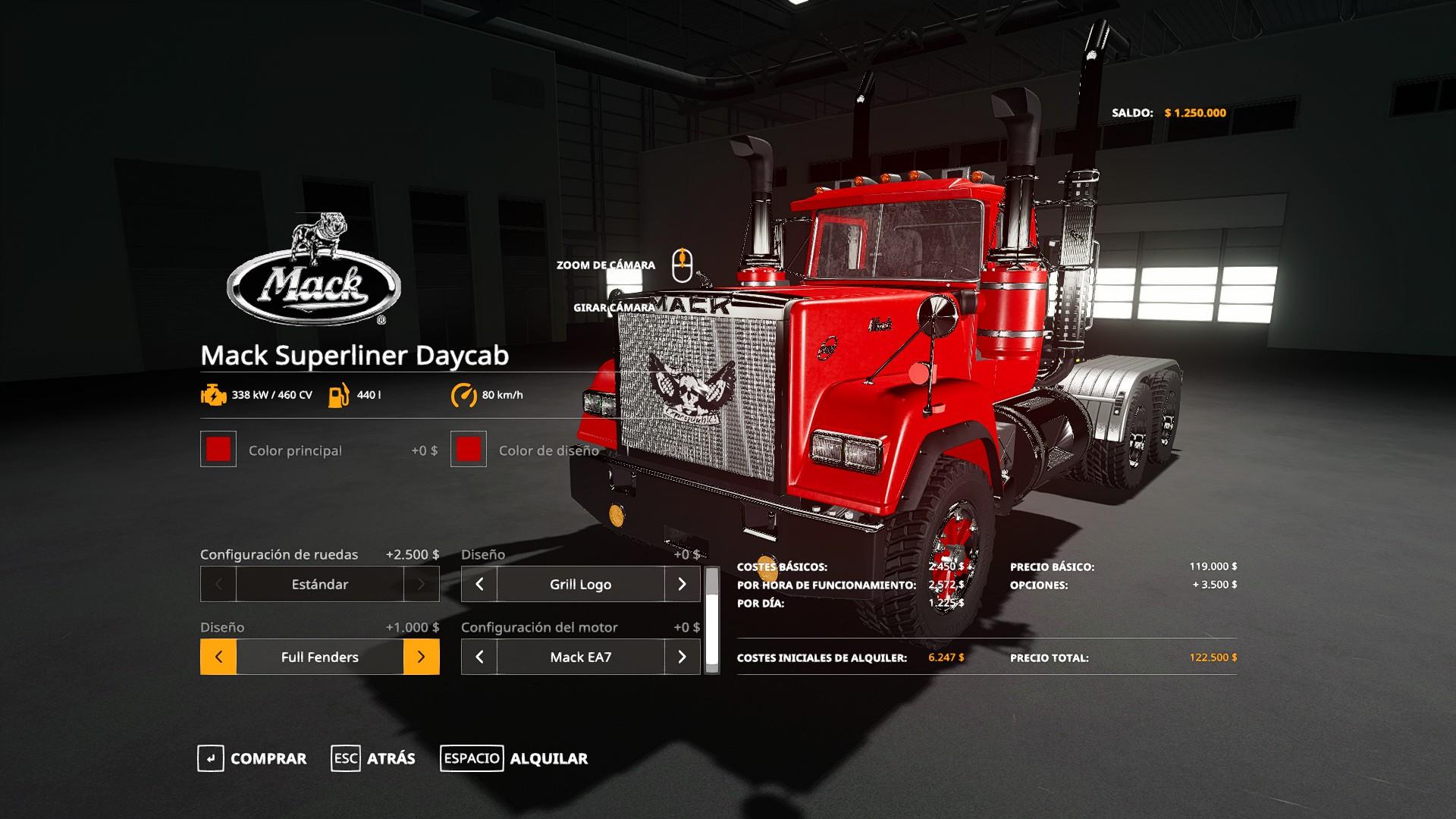The height and width of the screenshot is (819, 1456).
Task: Open the Color de diseño swatch
Action: (x=469, y=450)
